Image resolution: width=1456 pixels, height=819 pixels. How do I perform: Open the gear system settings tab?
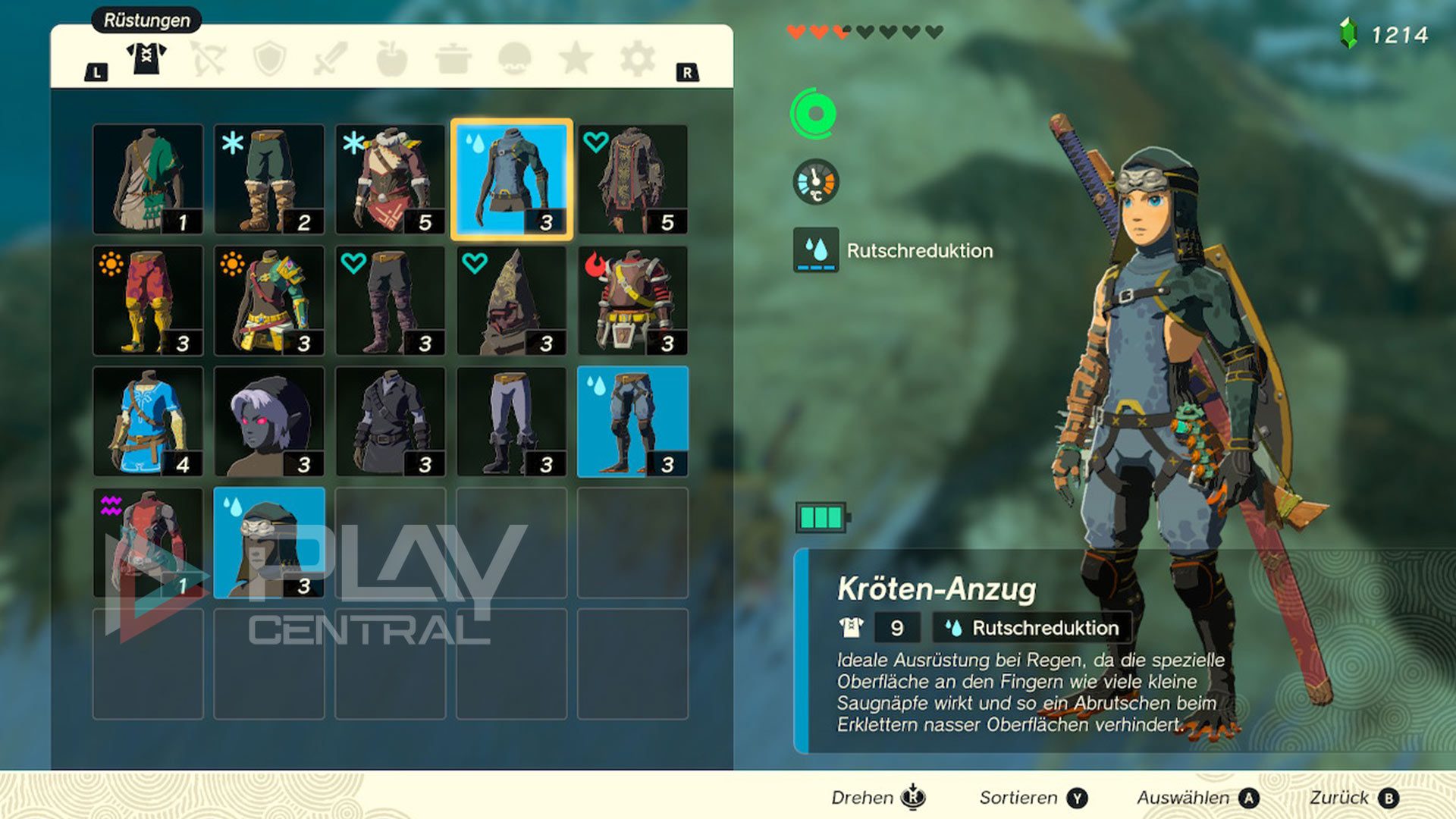tap(637, 58)
